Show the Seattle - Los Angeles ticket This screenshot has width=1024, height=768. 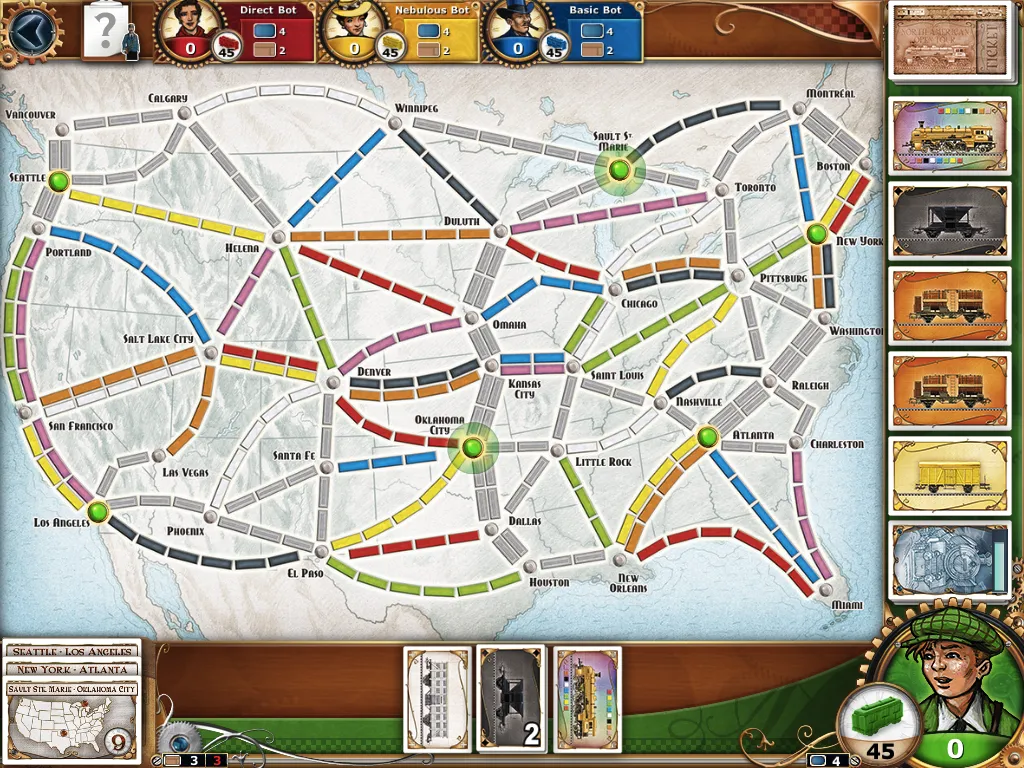[72, 652]
